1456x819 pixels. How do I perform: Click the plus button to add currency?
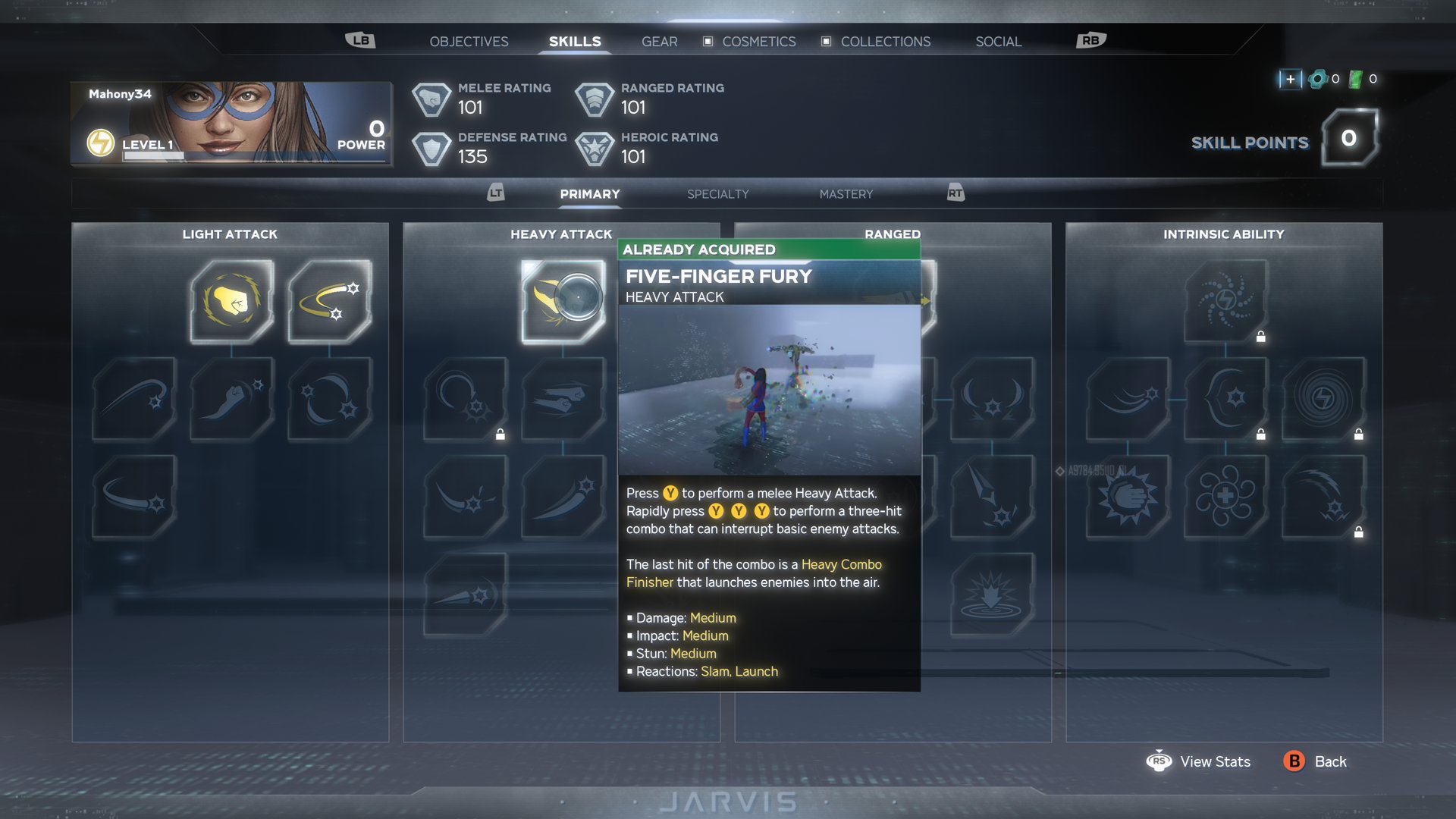coord(1290,79)
